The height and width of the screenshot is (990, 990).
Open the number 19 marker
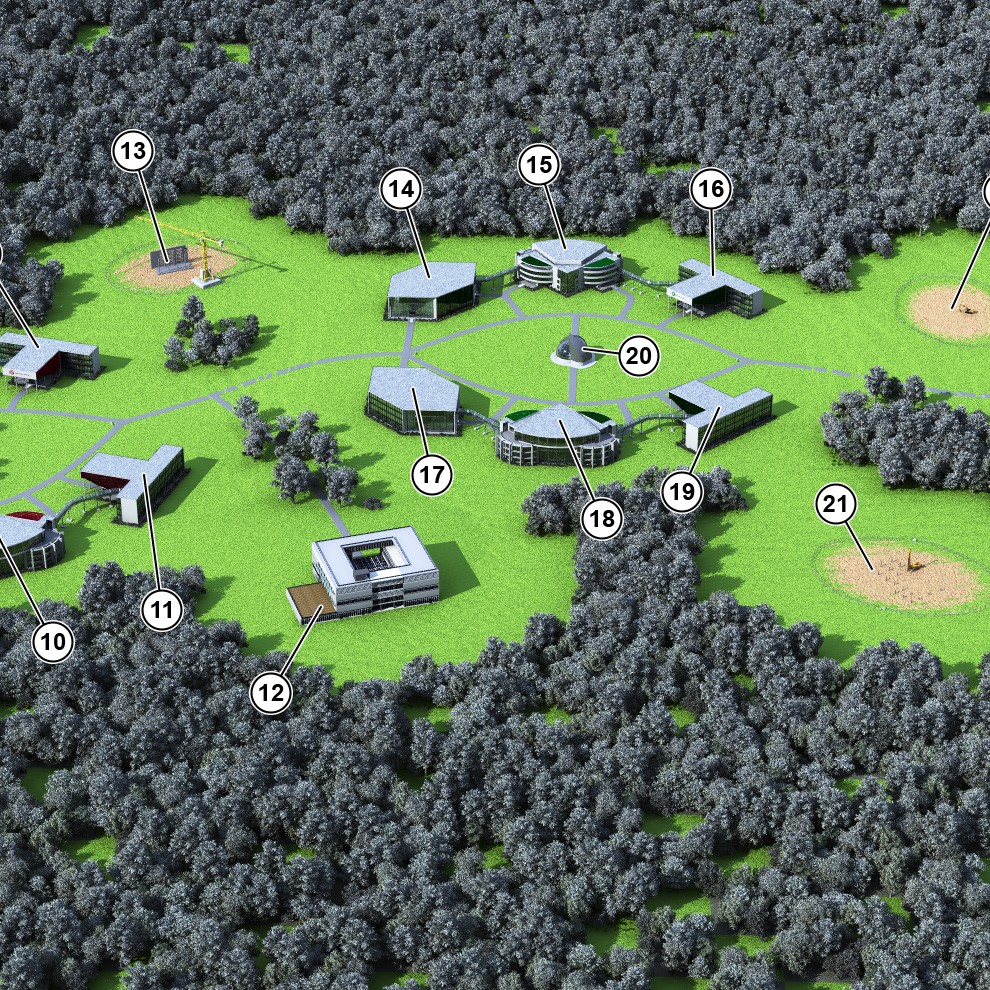click(x=682, y=491)
